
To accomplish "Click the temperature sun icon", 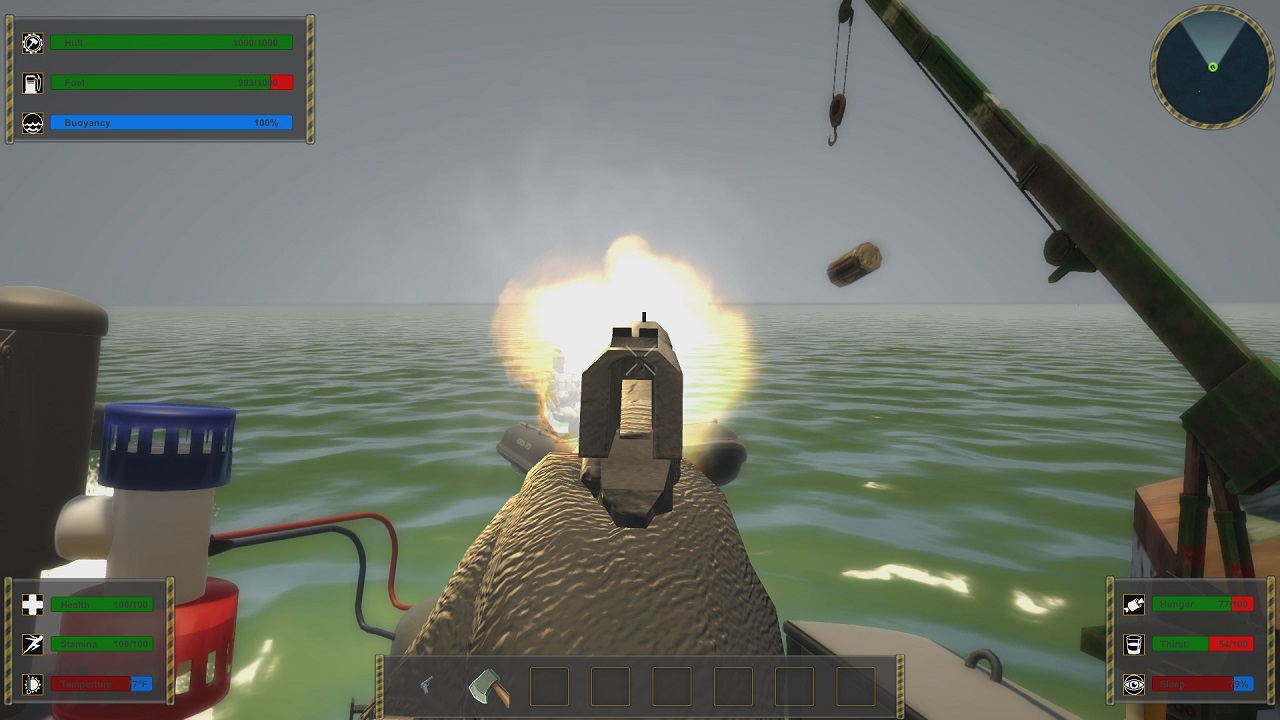I will [x=33, y=684].
